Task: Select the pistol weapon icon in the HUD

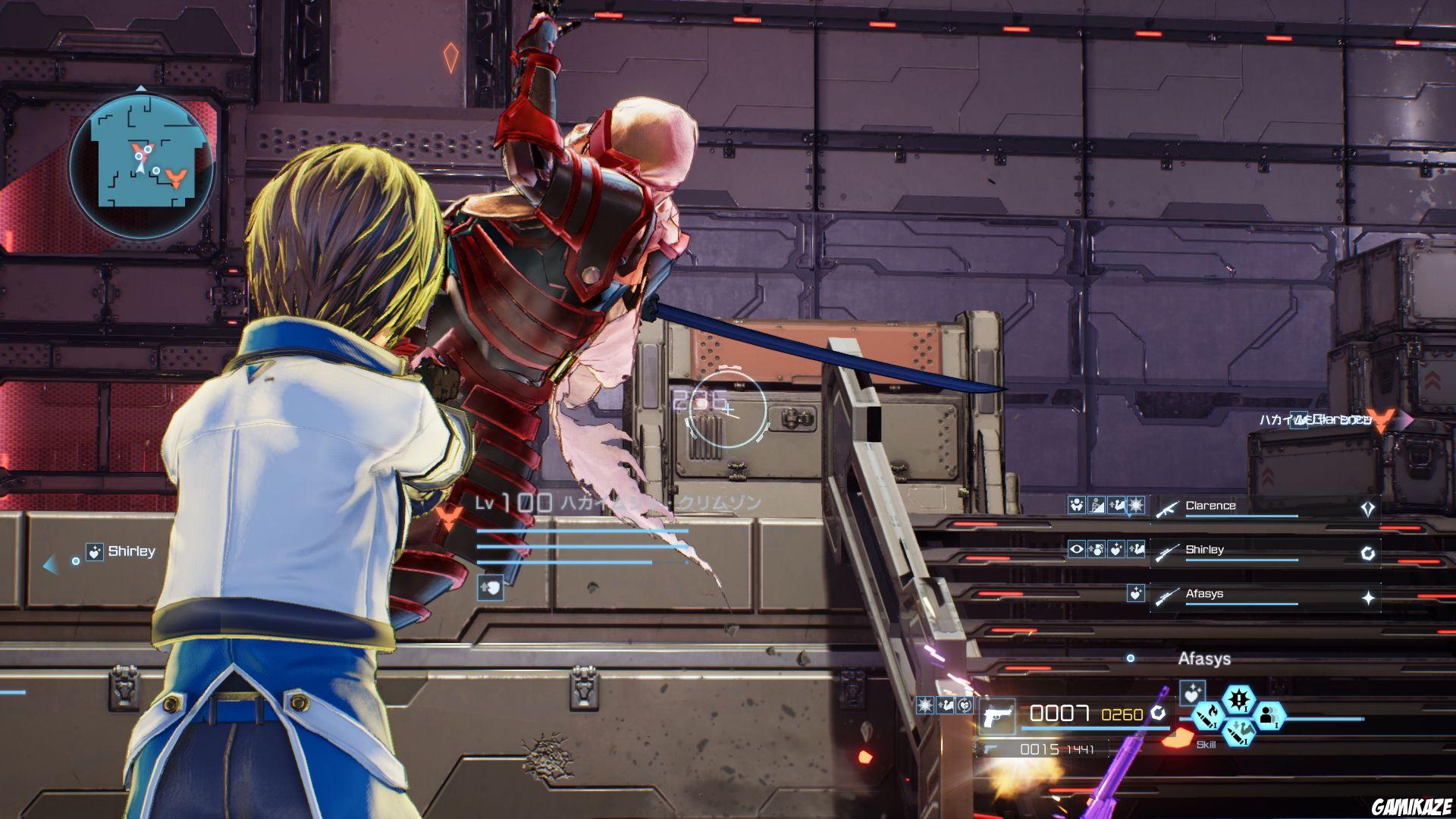Action: (997, 715)
